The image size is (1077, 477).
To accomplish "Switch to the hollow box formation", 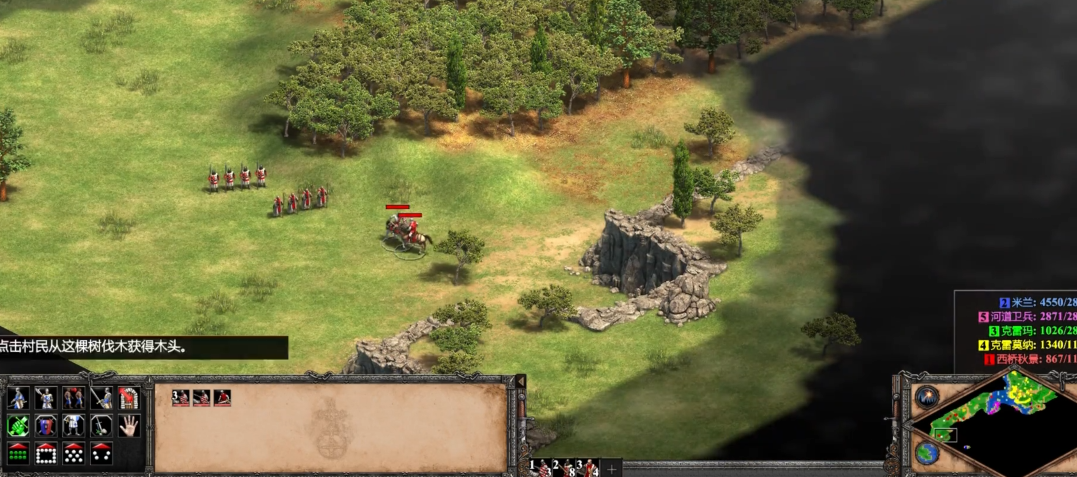I will point(46,453).
